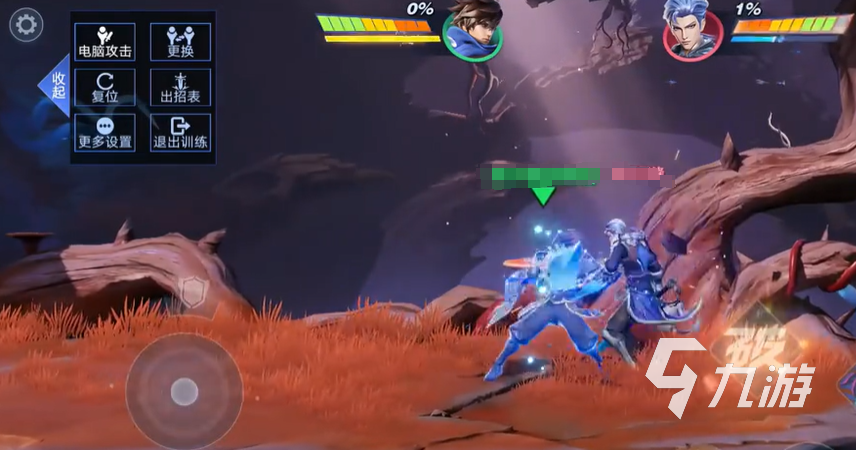The width and height of the screenshot is (856, 450).
Task: Toggle 电脑攻击 (computer attack) option
Action: 105,41
